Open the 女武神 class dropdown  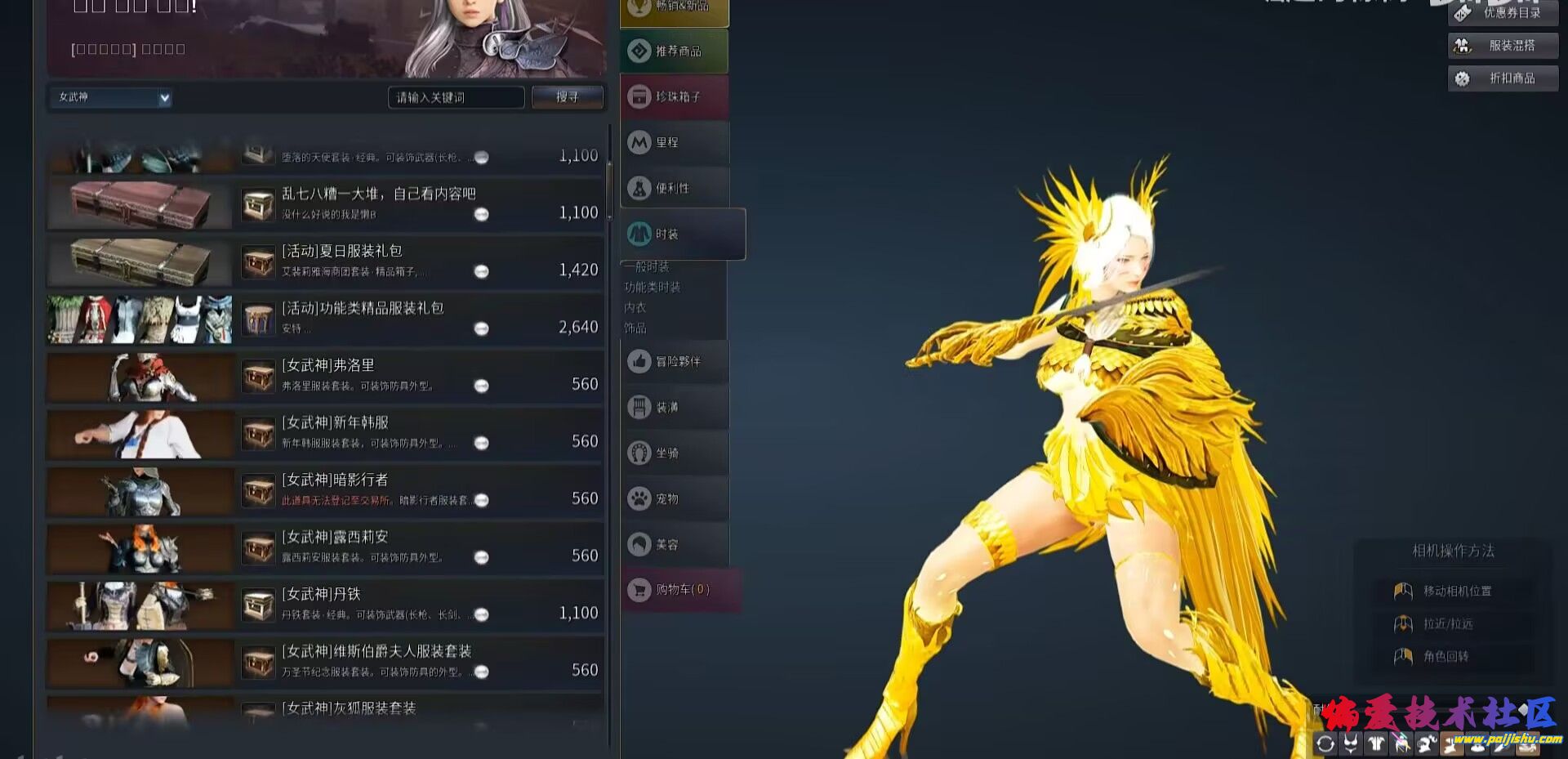[x=110, y=98]
